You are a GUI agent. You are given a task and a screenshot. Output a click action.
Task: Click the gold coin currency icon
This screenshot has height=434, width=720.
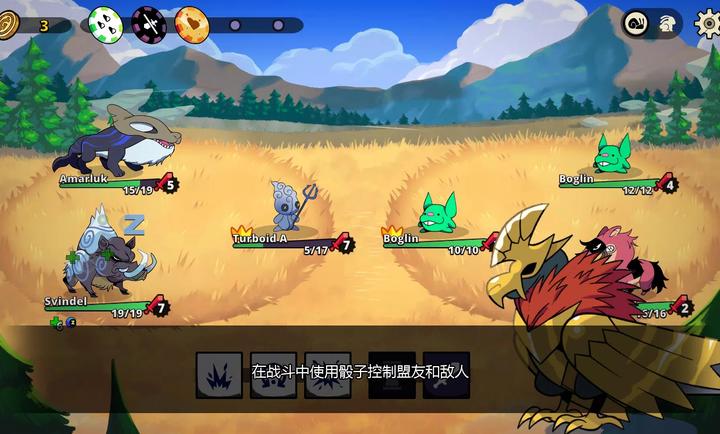tap(11, 25)
